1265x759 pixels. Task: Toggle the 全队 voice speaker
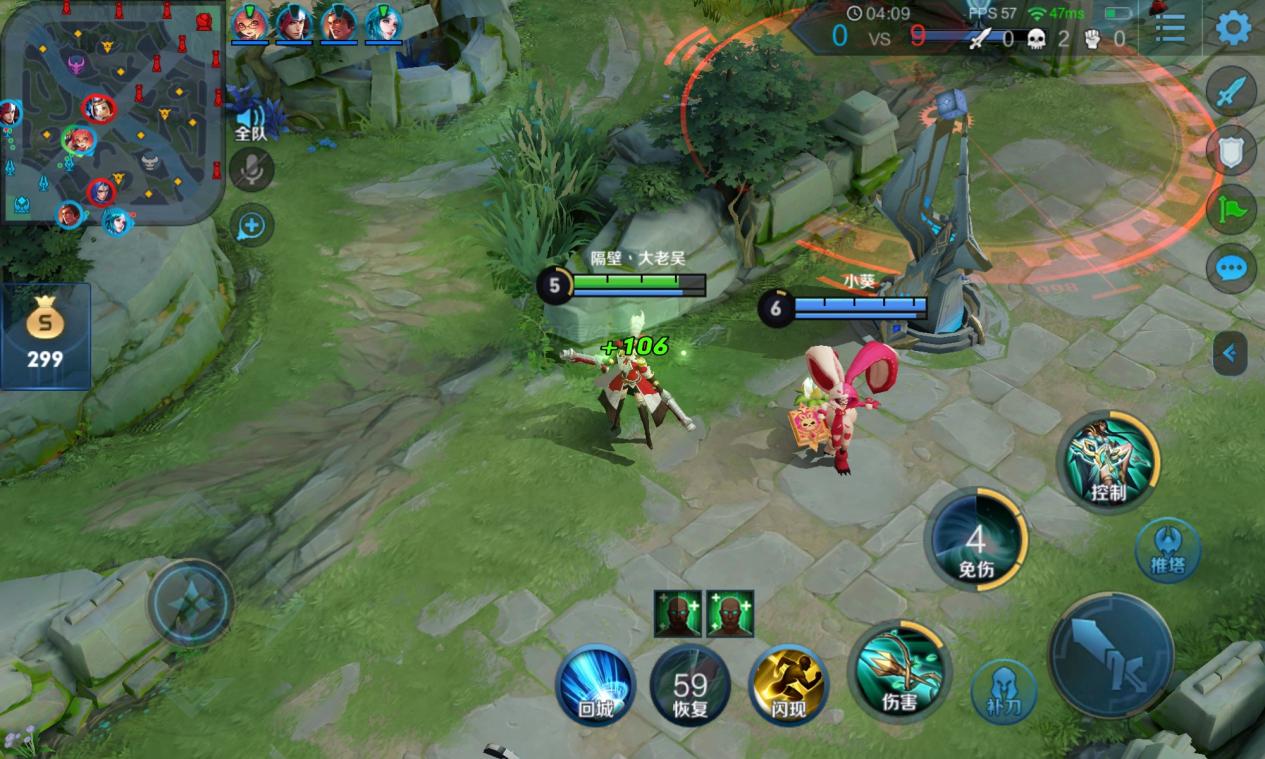pos(250,116)
